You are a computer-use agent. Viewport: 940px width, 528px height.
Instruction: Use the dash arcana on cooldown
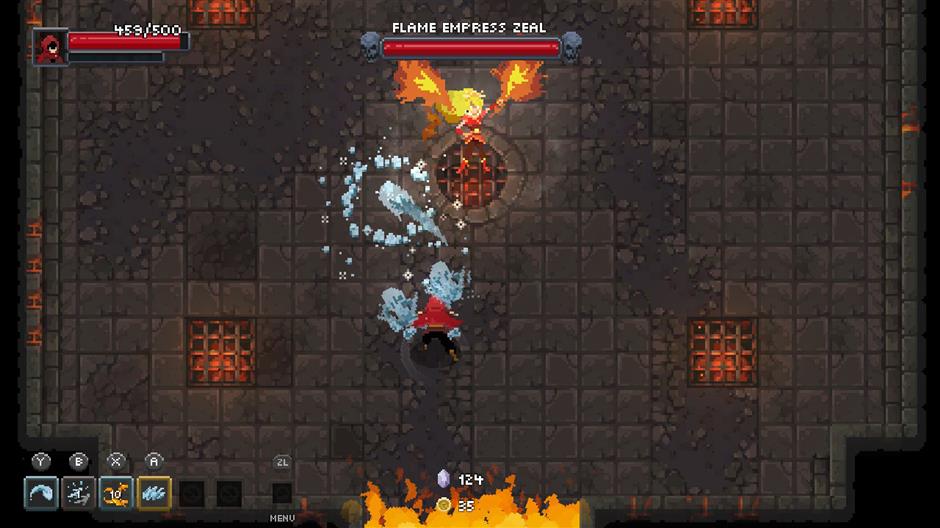pyautogui.click(x=79, y=492)
